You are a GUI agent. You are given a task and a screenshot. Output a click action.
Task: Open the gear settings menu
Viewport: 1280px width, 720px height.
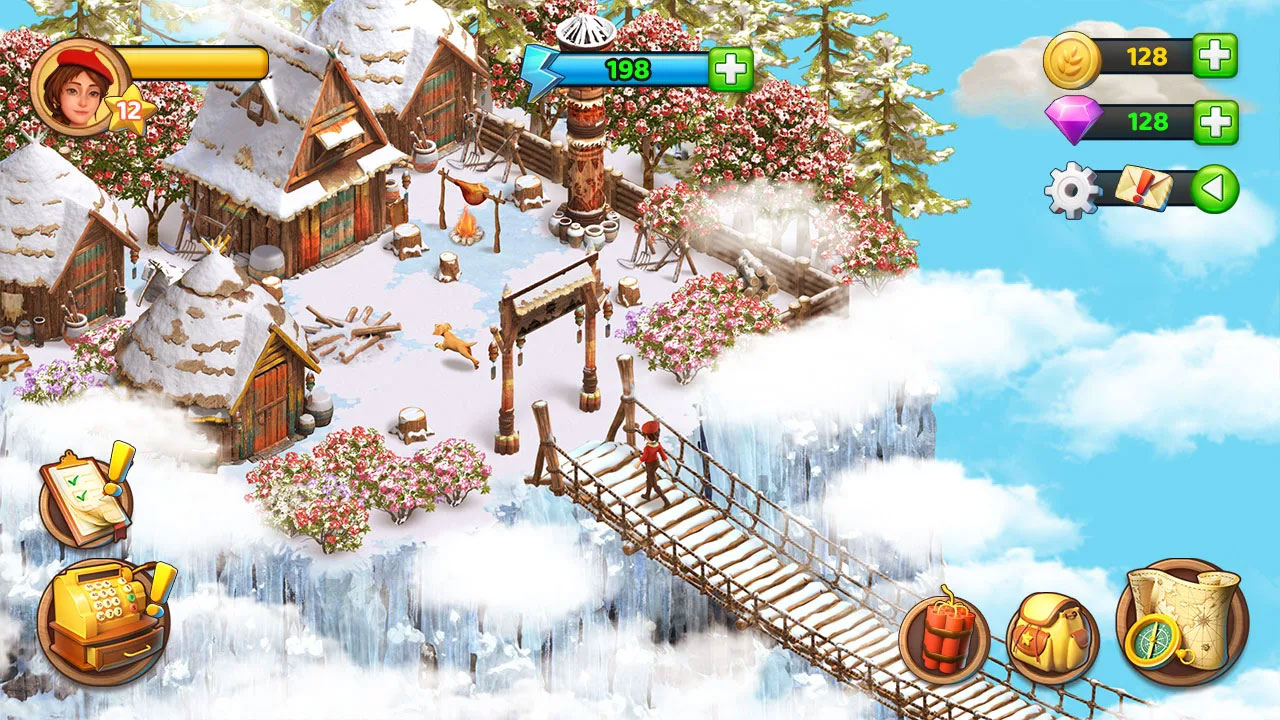(1071, 189)
